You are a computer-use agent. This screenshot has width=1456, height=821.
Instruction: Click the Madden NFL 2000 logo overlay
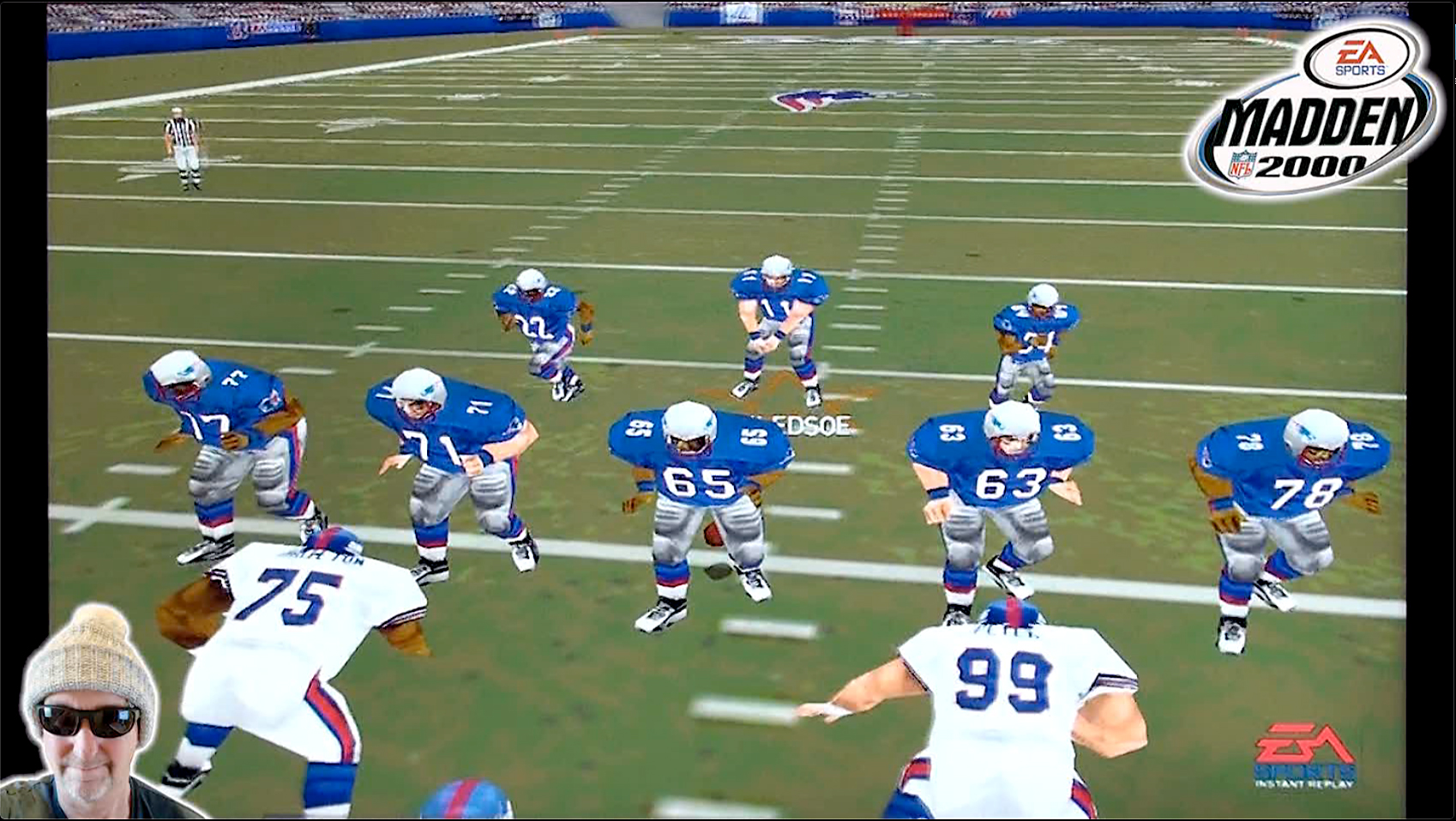tap(1312, 111)
